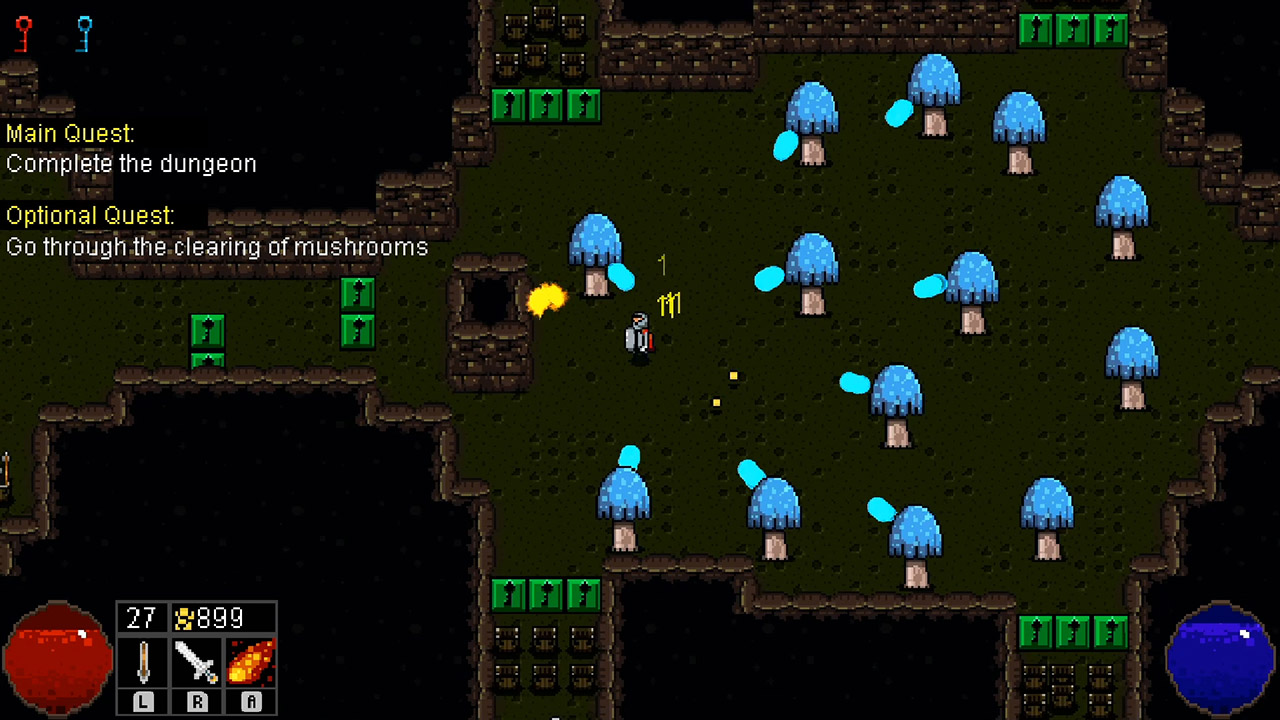Click the text Complete the dungeon

pos(131,164)
